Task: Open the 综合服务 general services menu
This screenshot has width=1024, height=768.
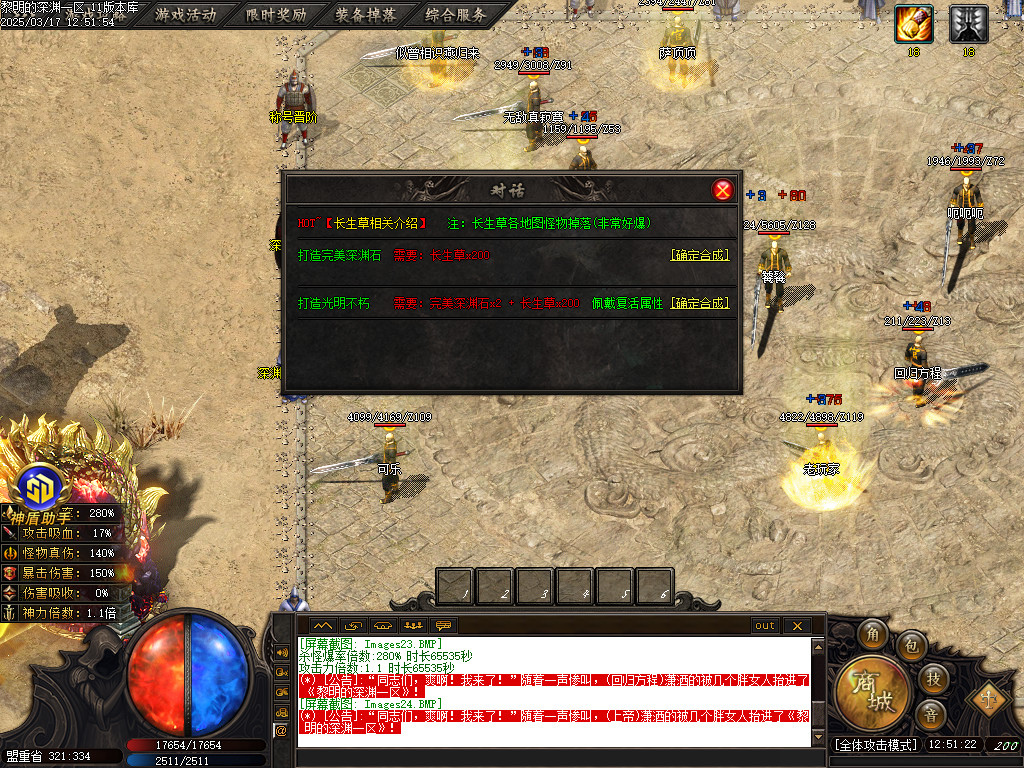Action: click(x=456, y=15)
